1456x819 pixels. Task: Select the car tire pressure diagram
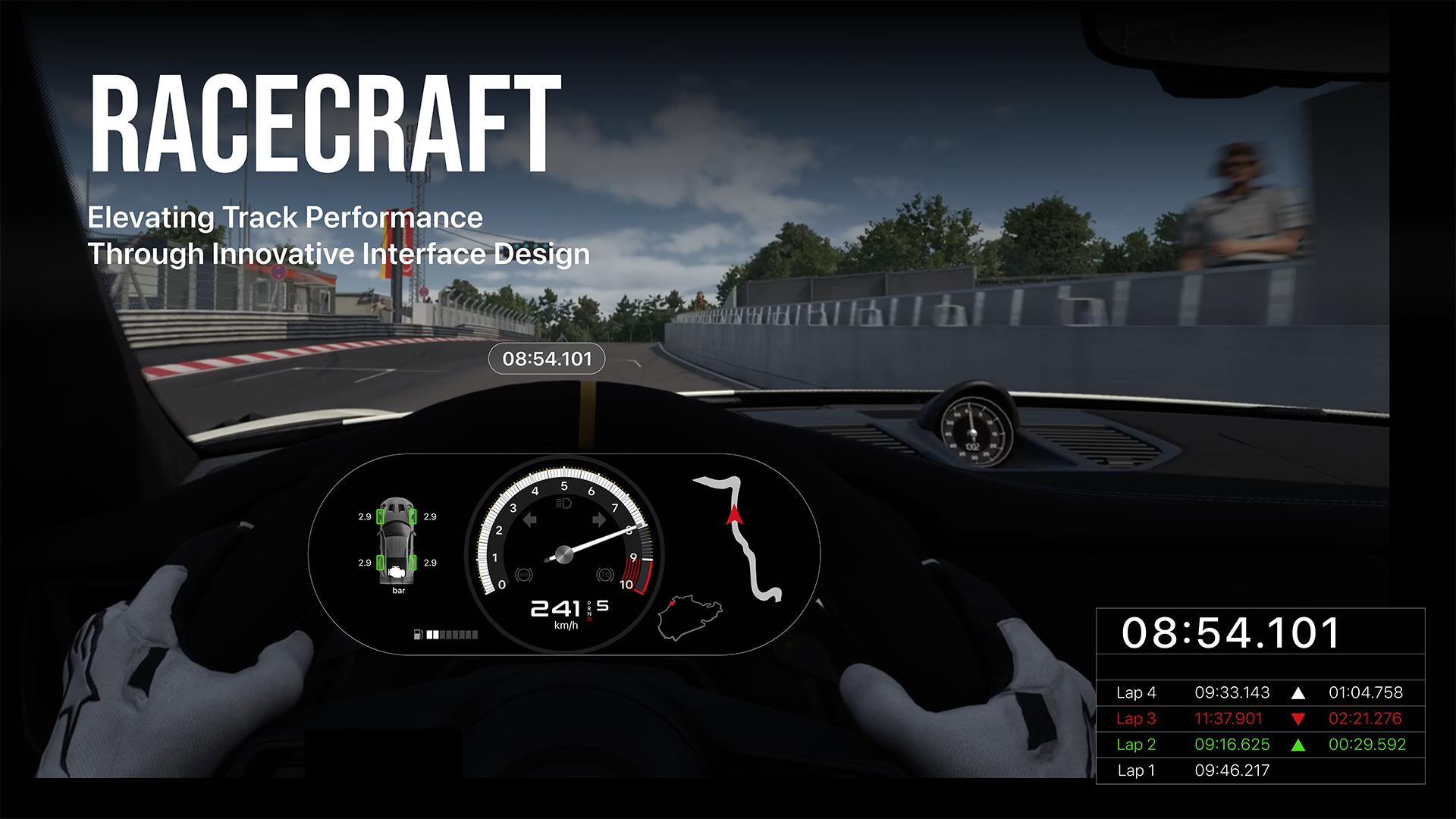(397, 541)
